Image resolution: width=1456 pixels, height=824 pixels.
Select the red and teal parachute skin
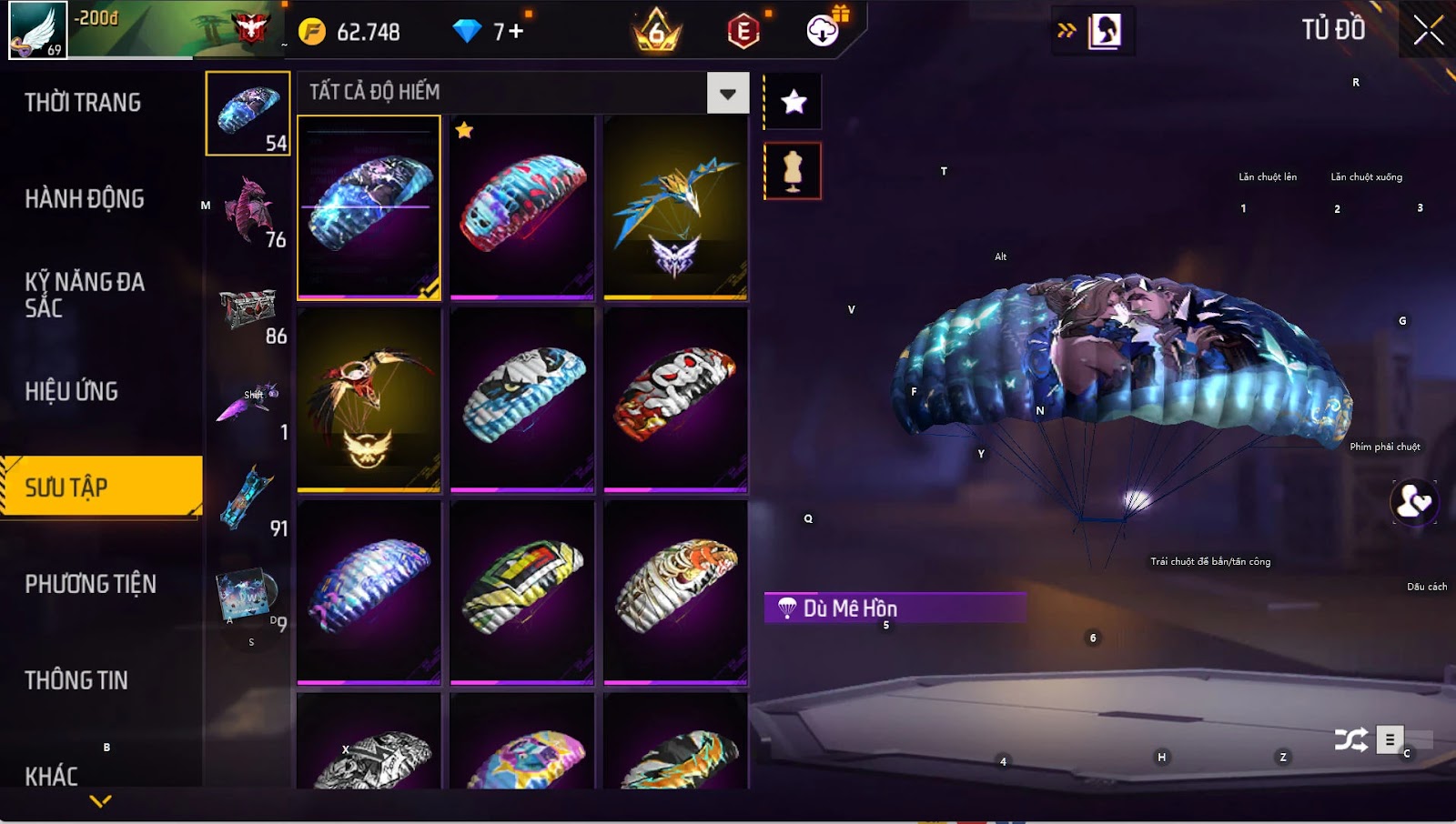tap(522, 206)
